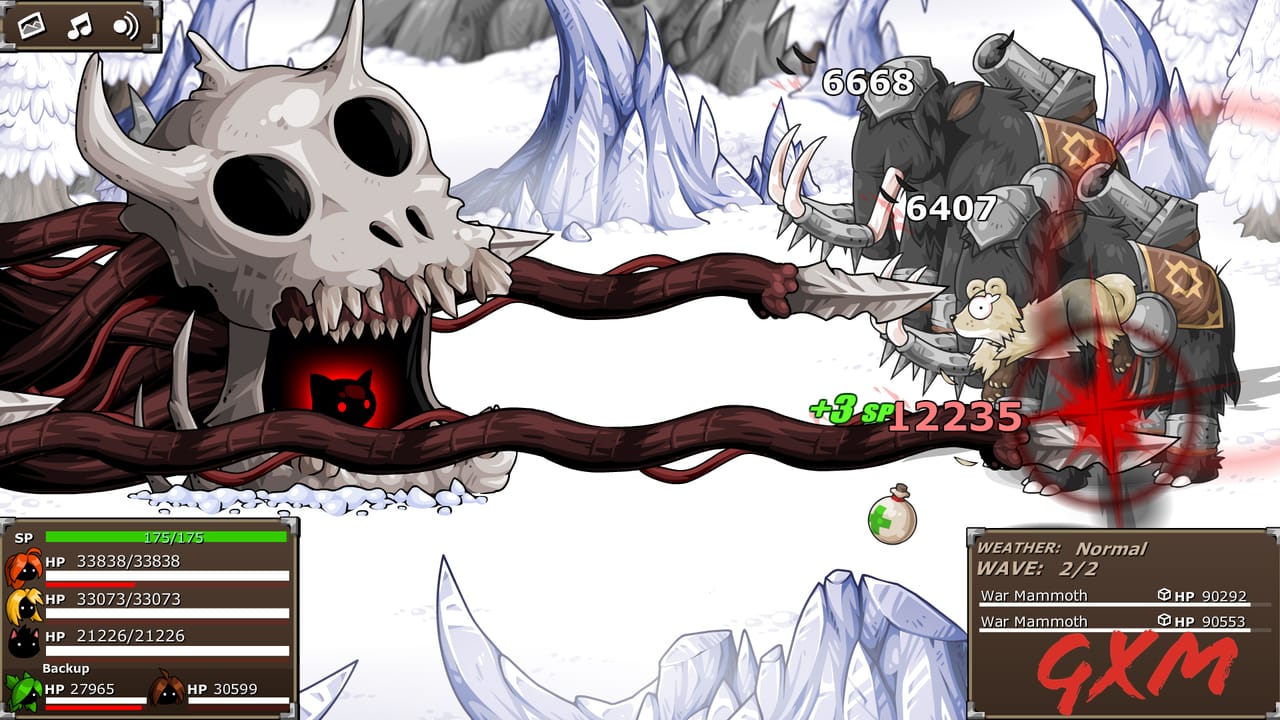1280x720 pixels.
Task: Toggle music off using the note icon
Action: tap(79, 28)
